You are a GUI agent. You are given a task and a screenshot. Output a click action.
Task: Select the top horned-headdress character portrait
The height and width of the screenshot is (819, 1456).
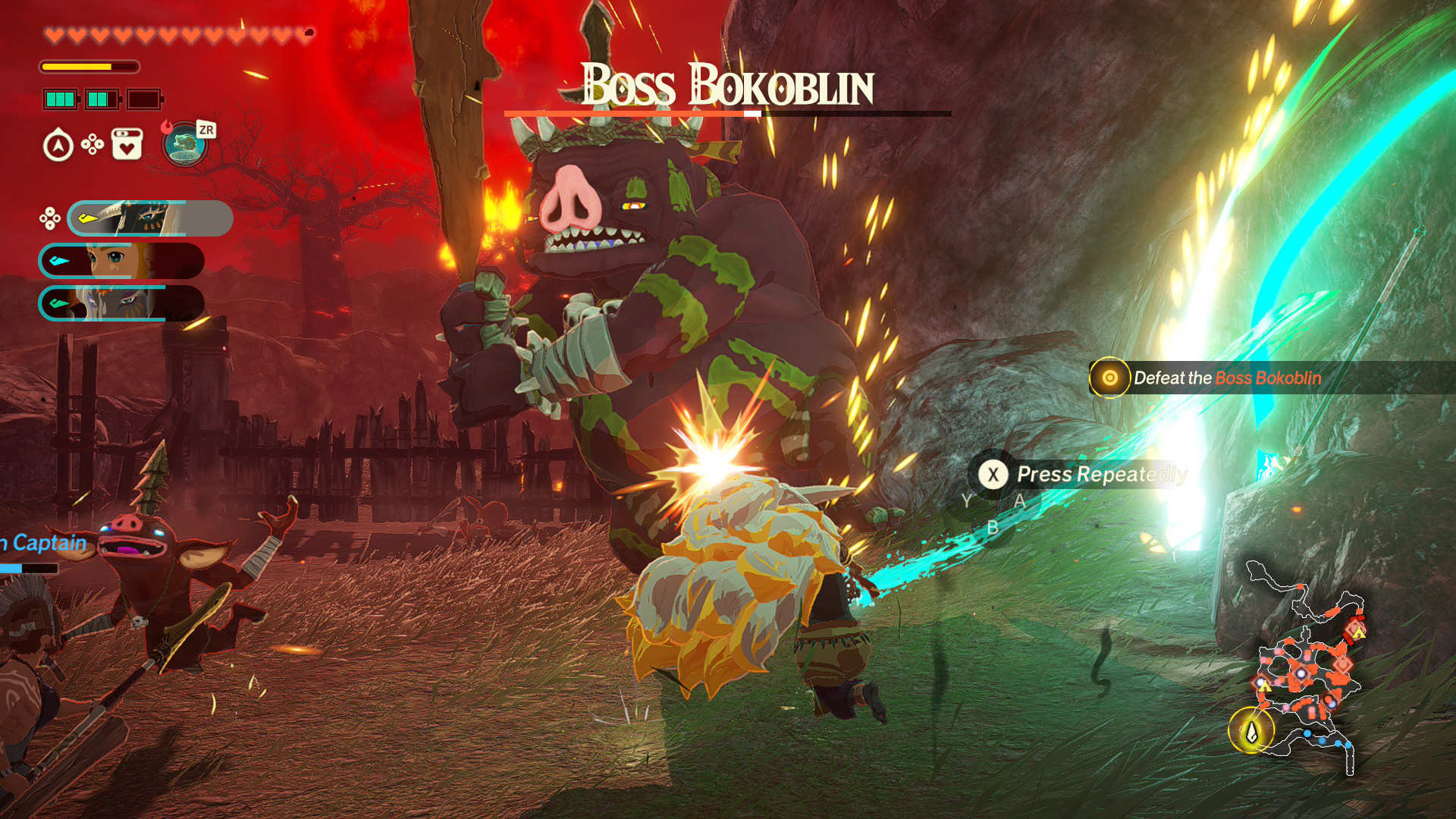[150, 218]
